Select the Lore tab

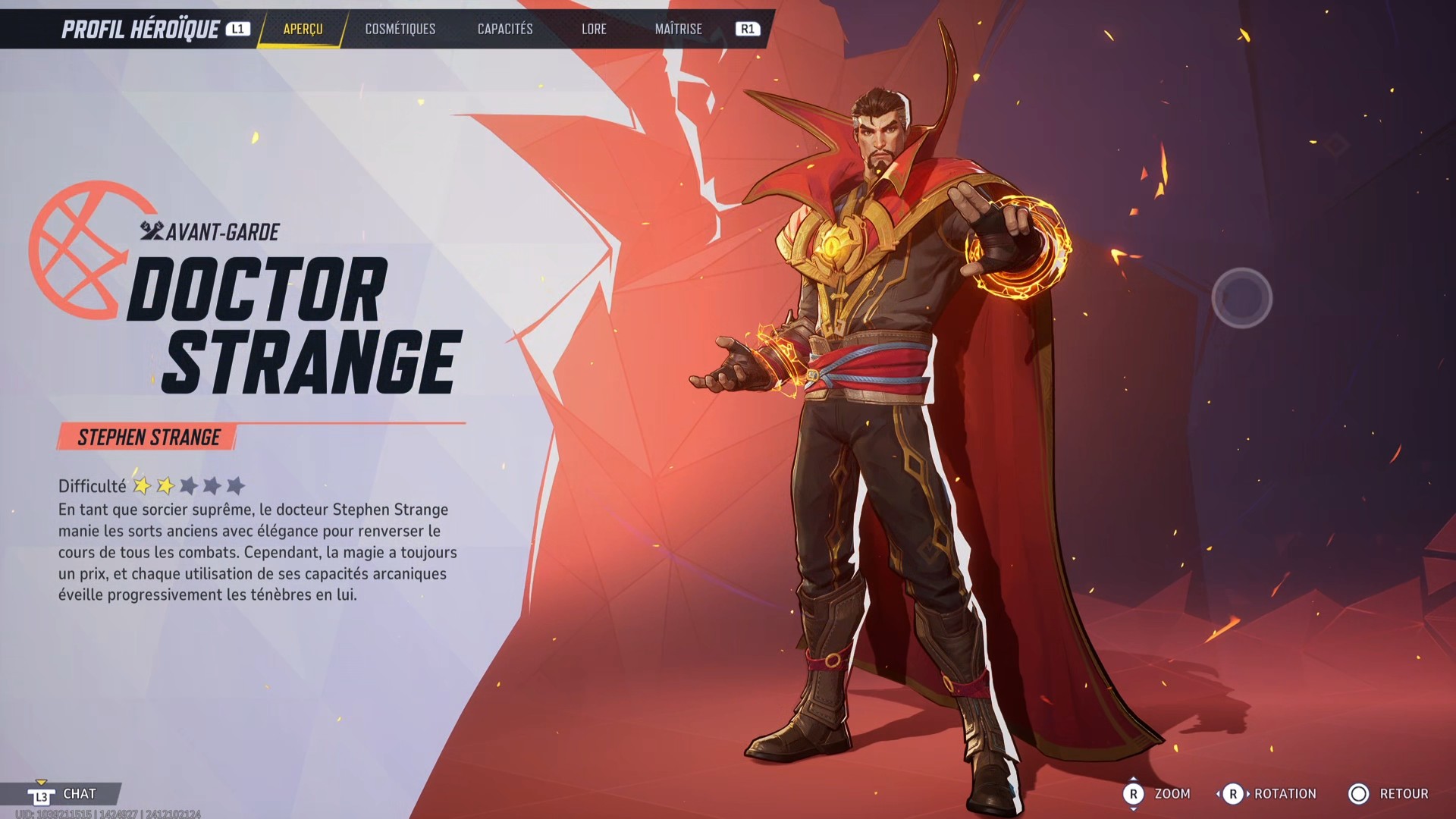594,29
